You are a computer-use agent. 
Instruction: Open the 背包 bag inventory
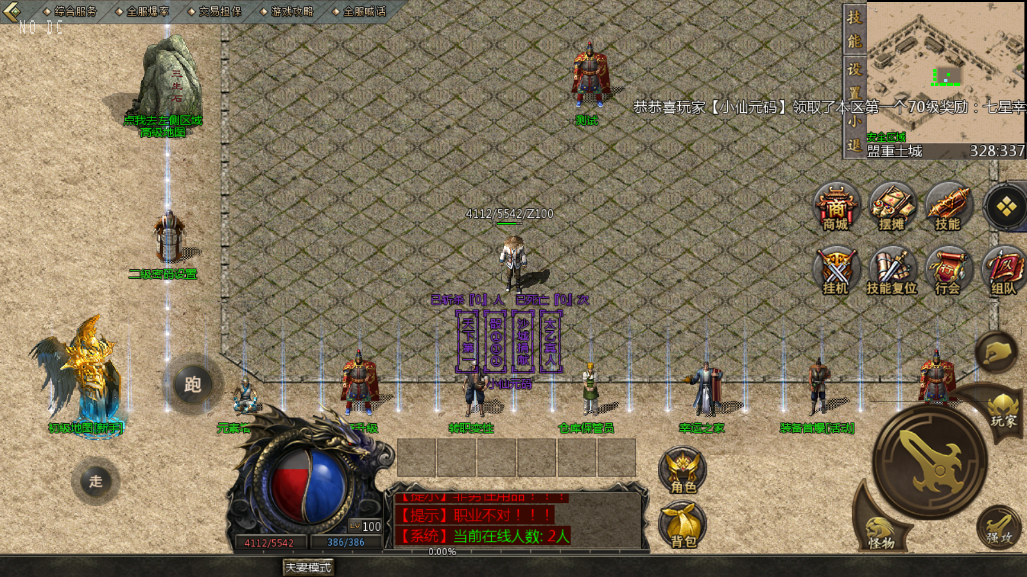(x=683, y=524)
